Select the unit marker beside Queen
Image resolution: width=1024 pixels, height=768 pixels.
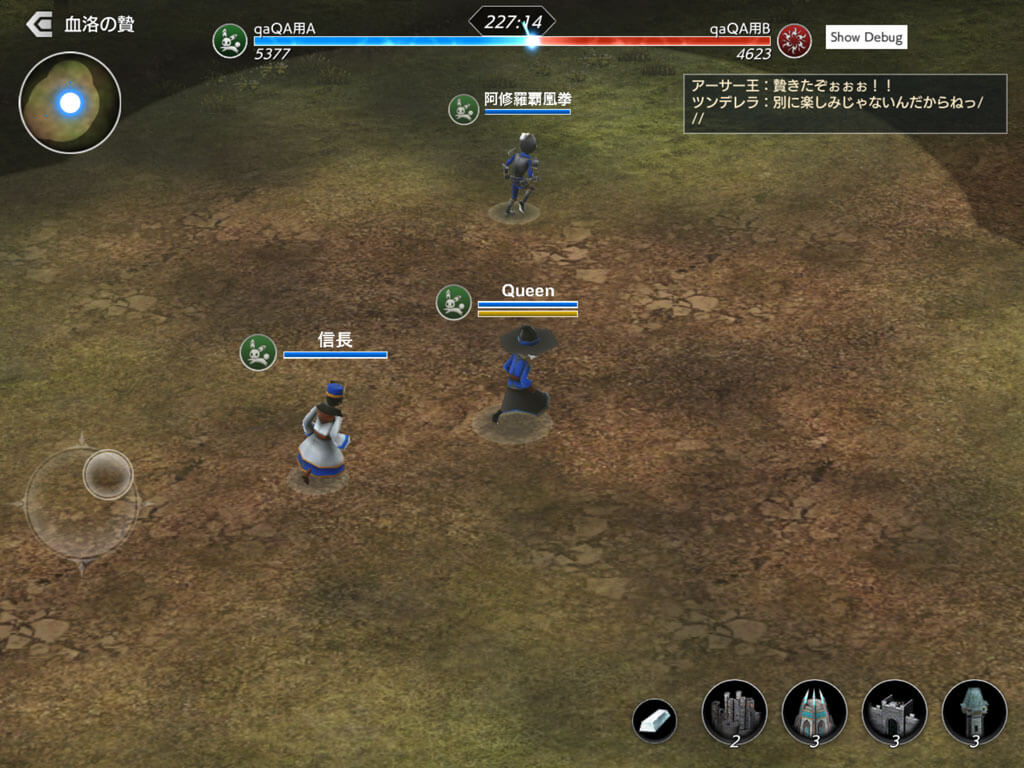click(x=454, y=302)
